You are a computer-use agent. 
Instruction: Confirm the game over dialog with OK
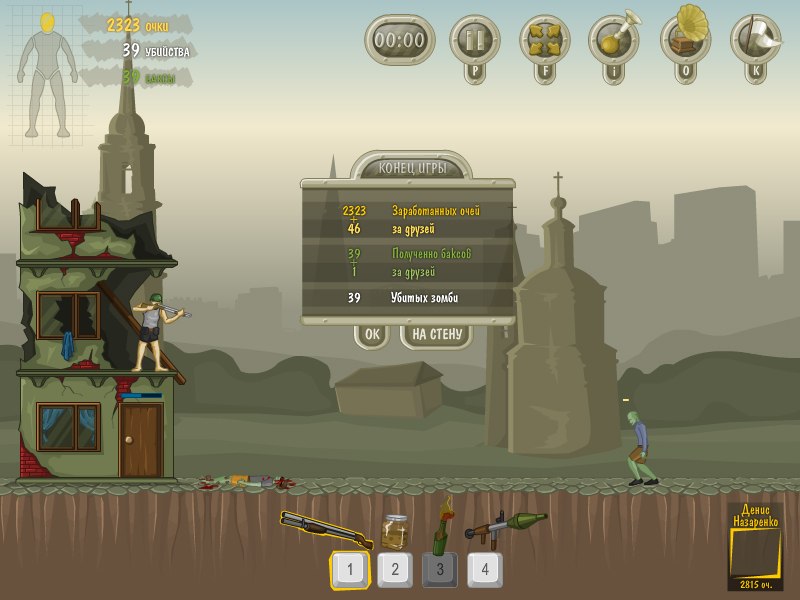[372, 335]
